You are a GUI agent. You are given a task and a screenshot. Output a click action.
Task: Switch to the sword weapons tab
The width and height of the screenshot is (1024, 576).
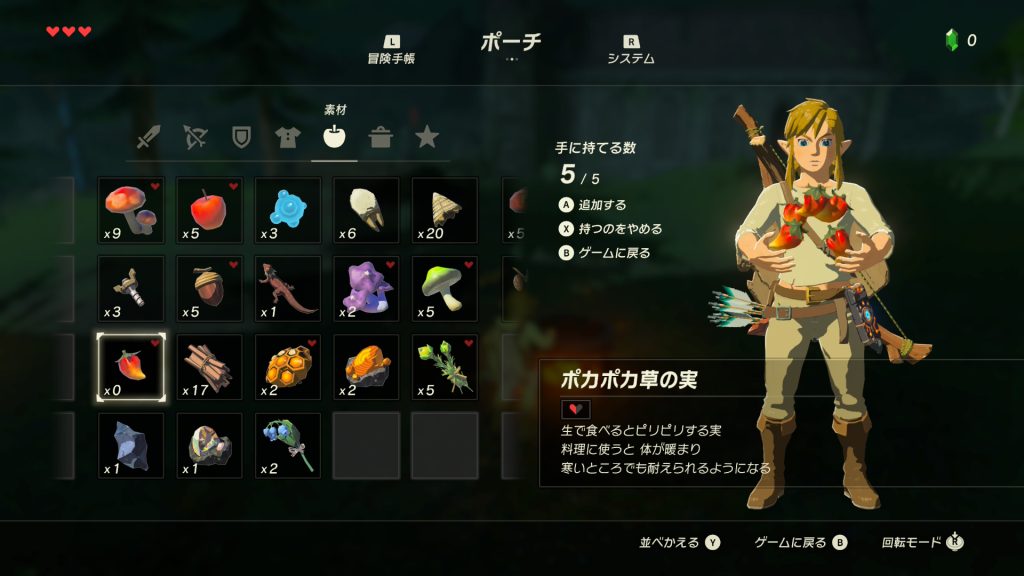(x=148, y=137)
